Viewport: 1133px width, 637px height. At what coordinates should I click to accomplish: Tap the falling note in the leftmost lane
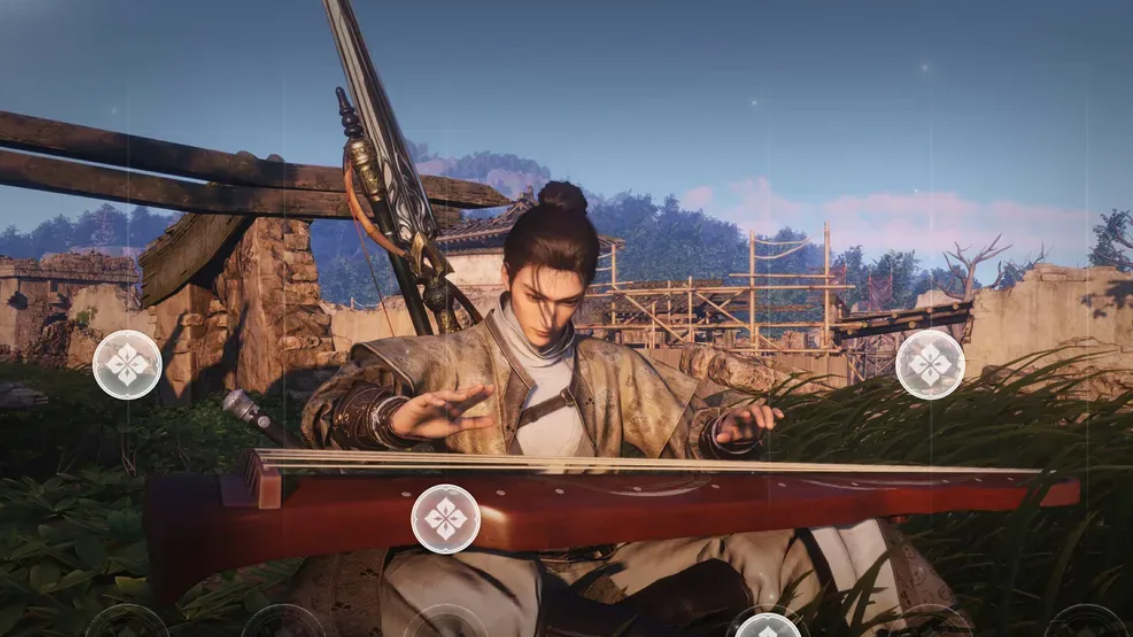coord(127,365)
